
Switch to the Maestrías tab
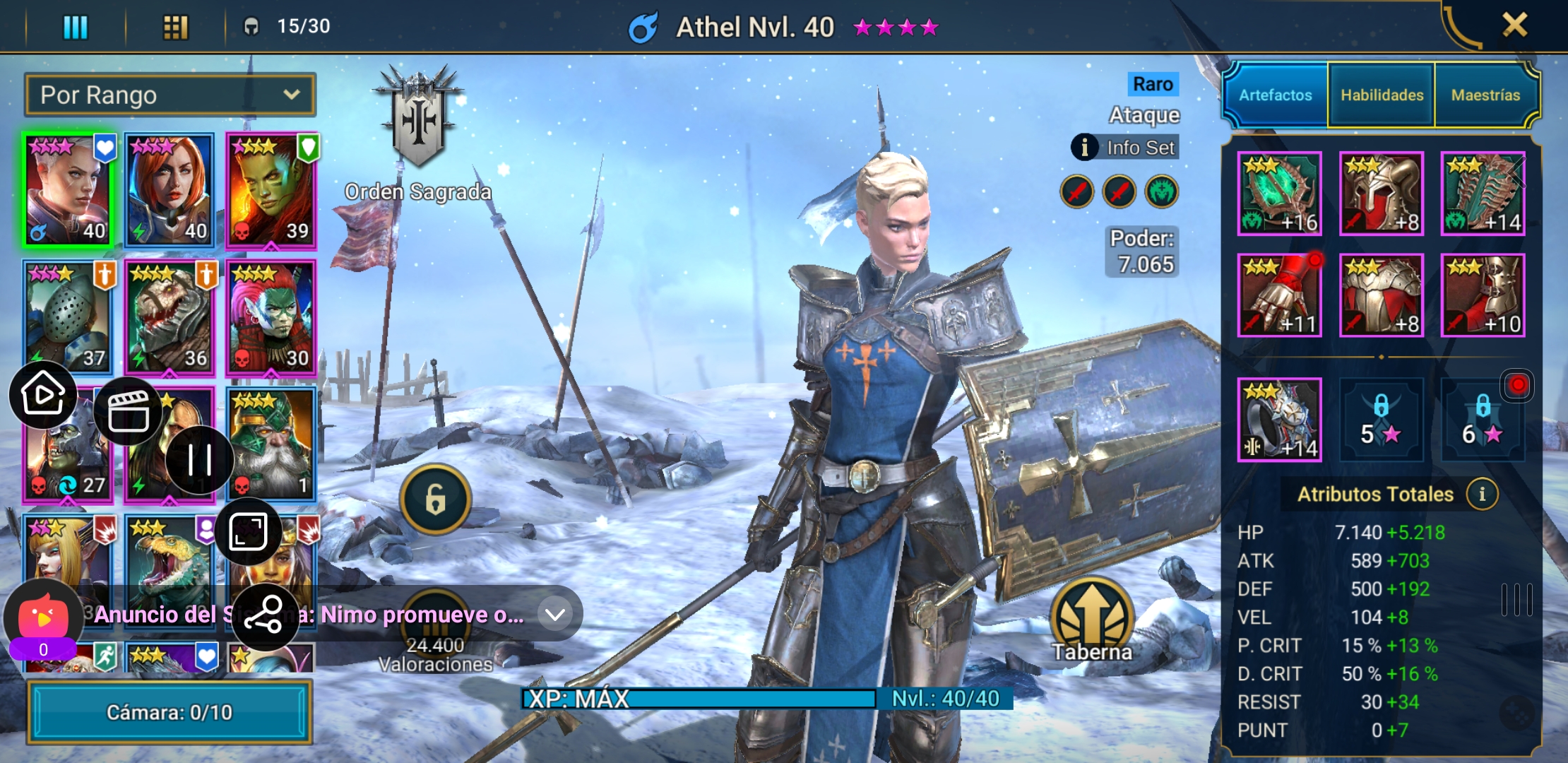tap(1485, 95)
